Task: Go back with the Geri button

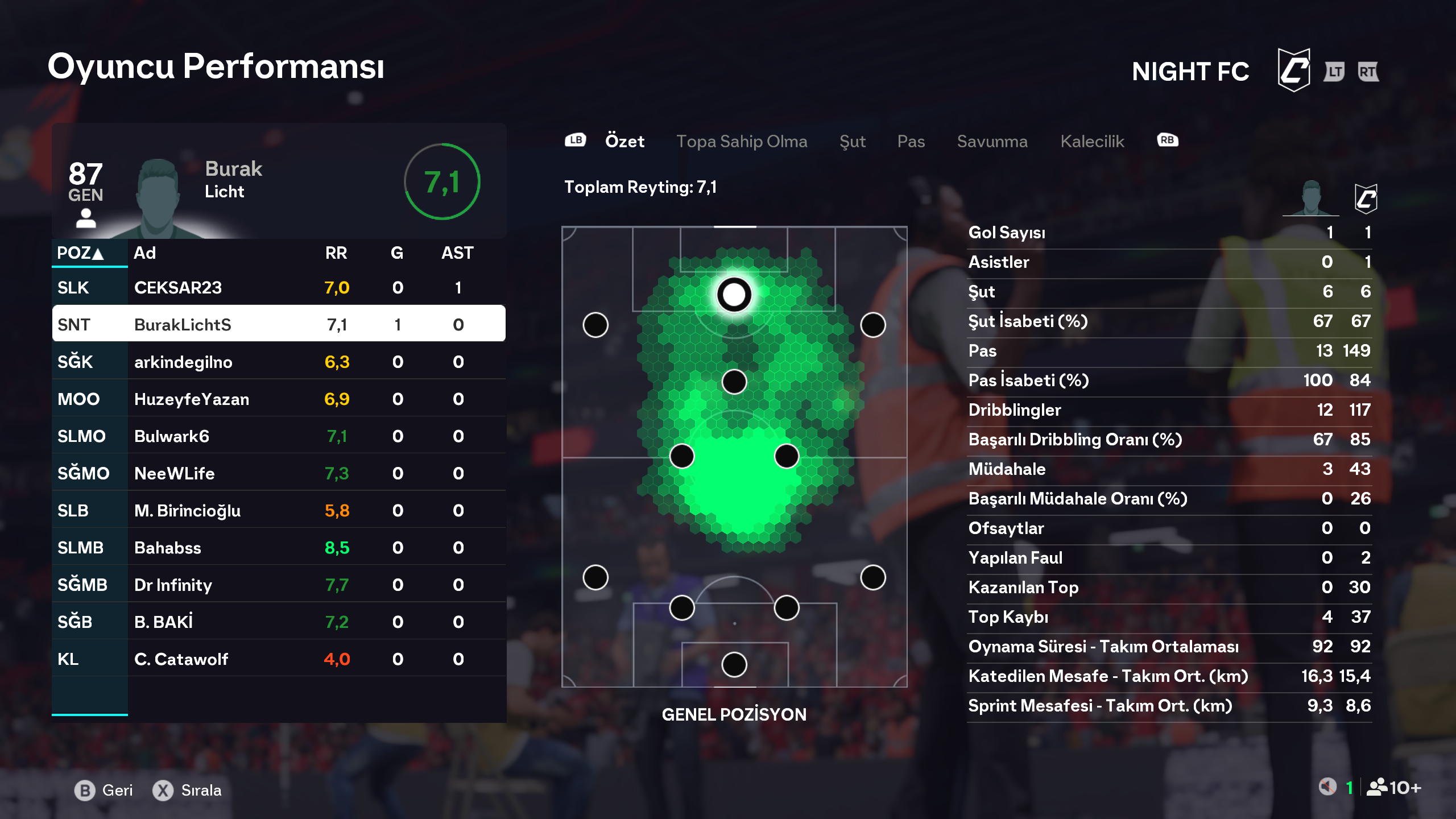Action: pyautogui.click(x=104, y=791)
